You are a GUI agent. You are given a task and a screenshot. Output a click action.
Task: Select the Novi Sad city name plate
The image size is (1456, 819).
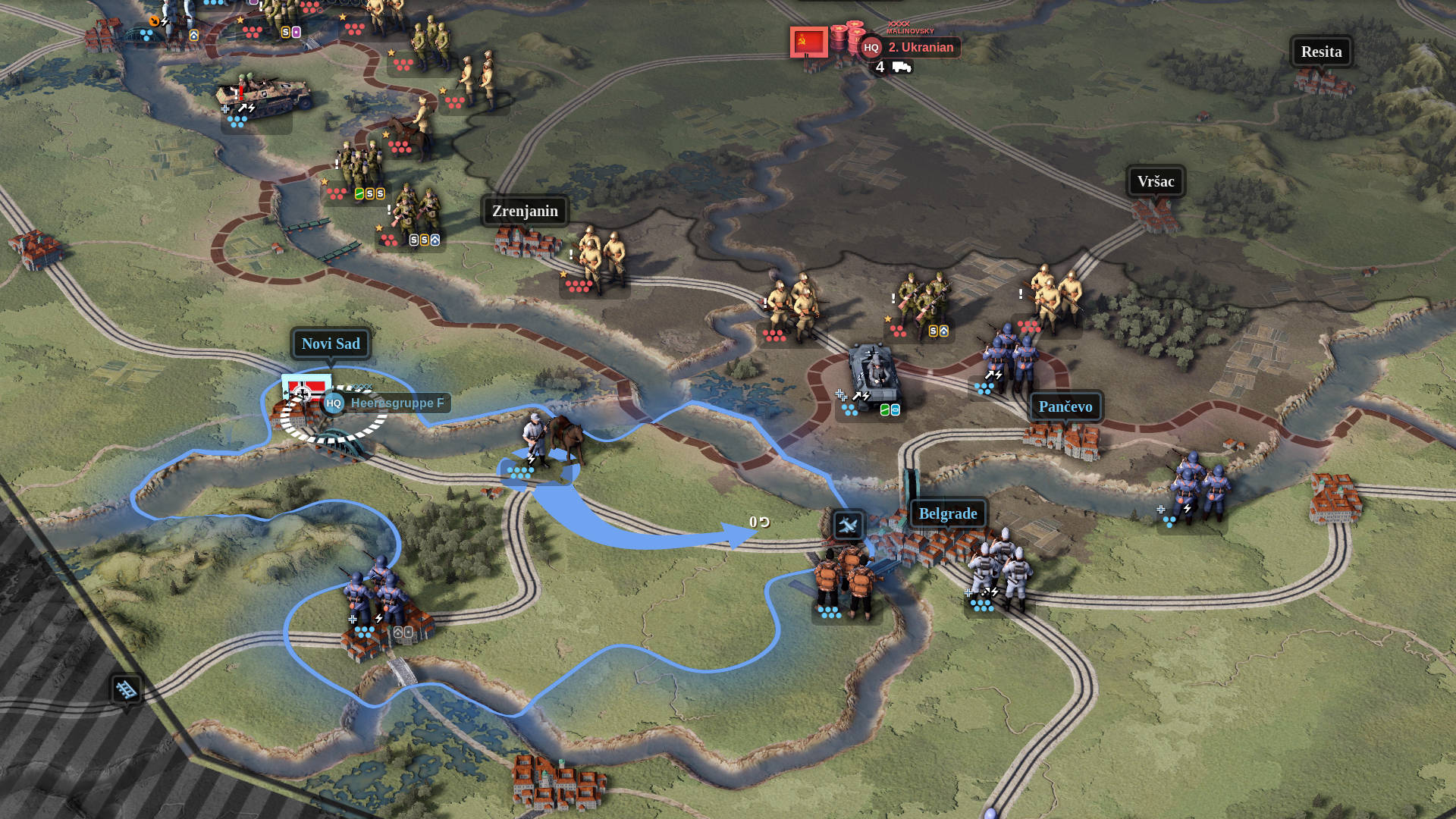(331, 344)
